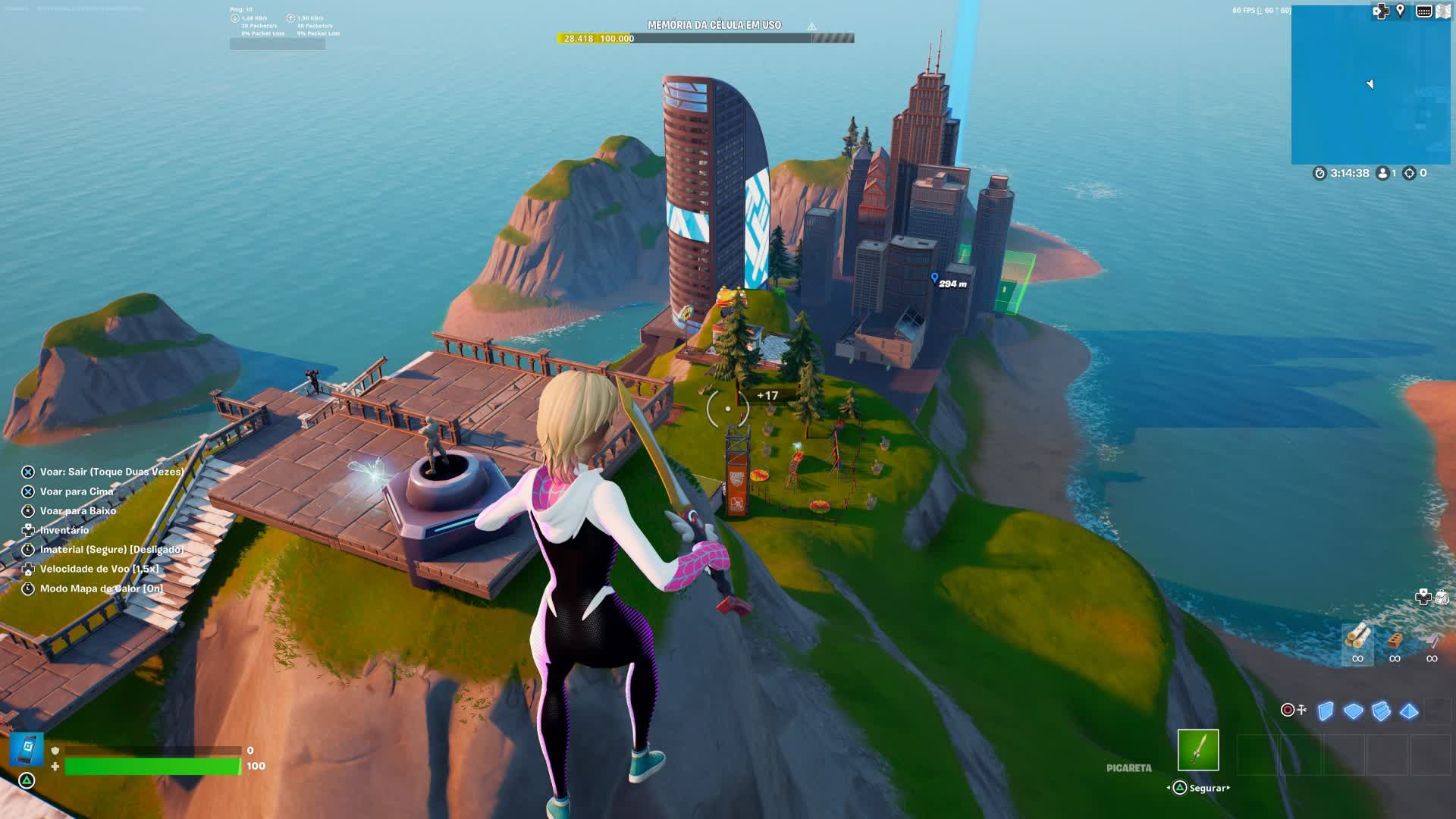Choose the brick building material
Image resolution: width=1456 pixels, height=819 pixels.
pyautogui.click(x=1395, y=640)
